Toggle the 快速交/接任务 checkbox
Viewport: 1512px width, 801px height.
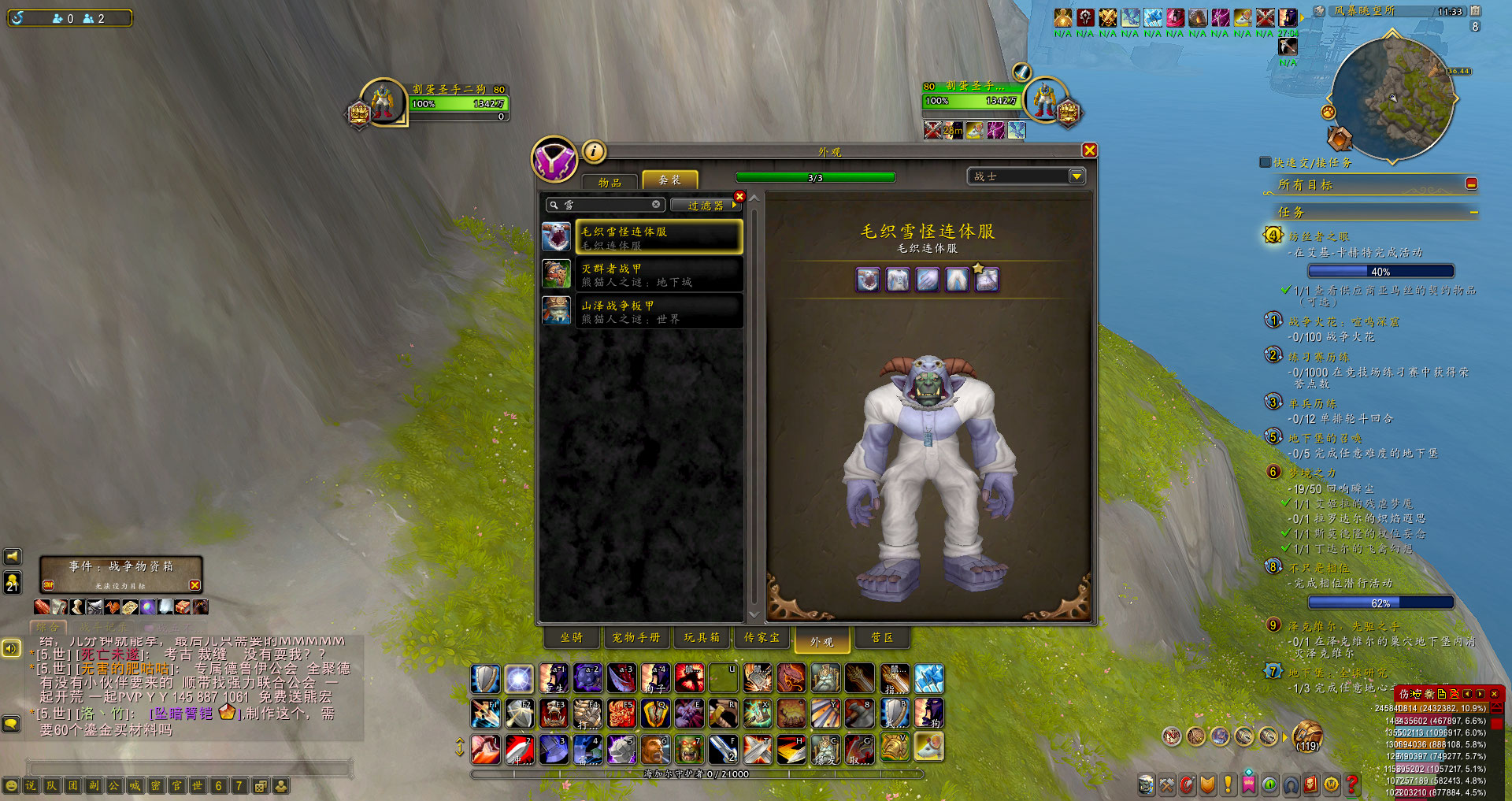[x=1266, y=162]
